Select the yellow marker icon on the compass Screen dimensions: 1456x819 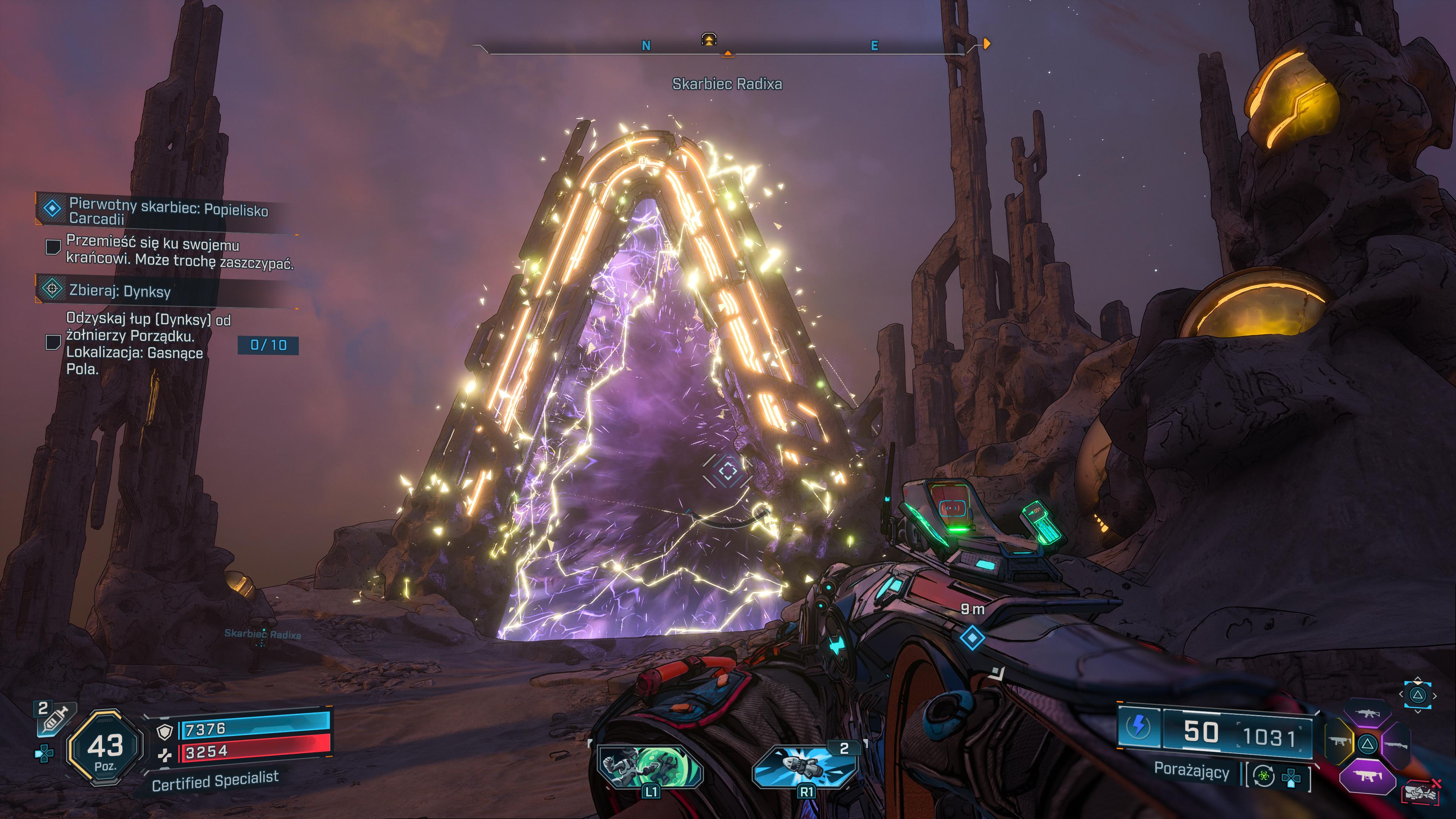709,39
